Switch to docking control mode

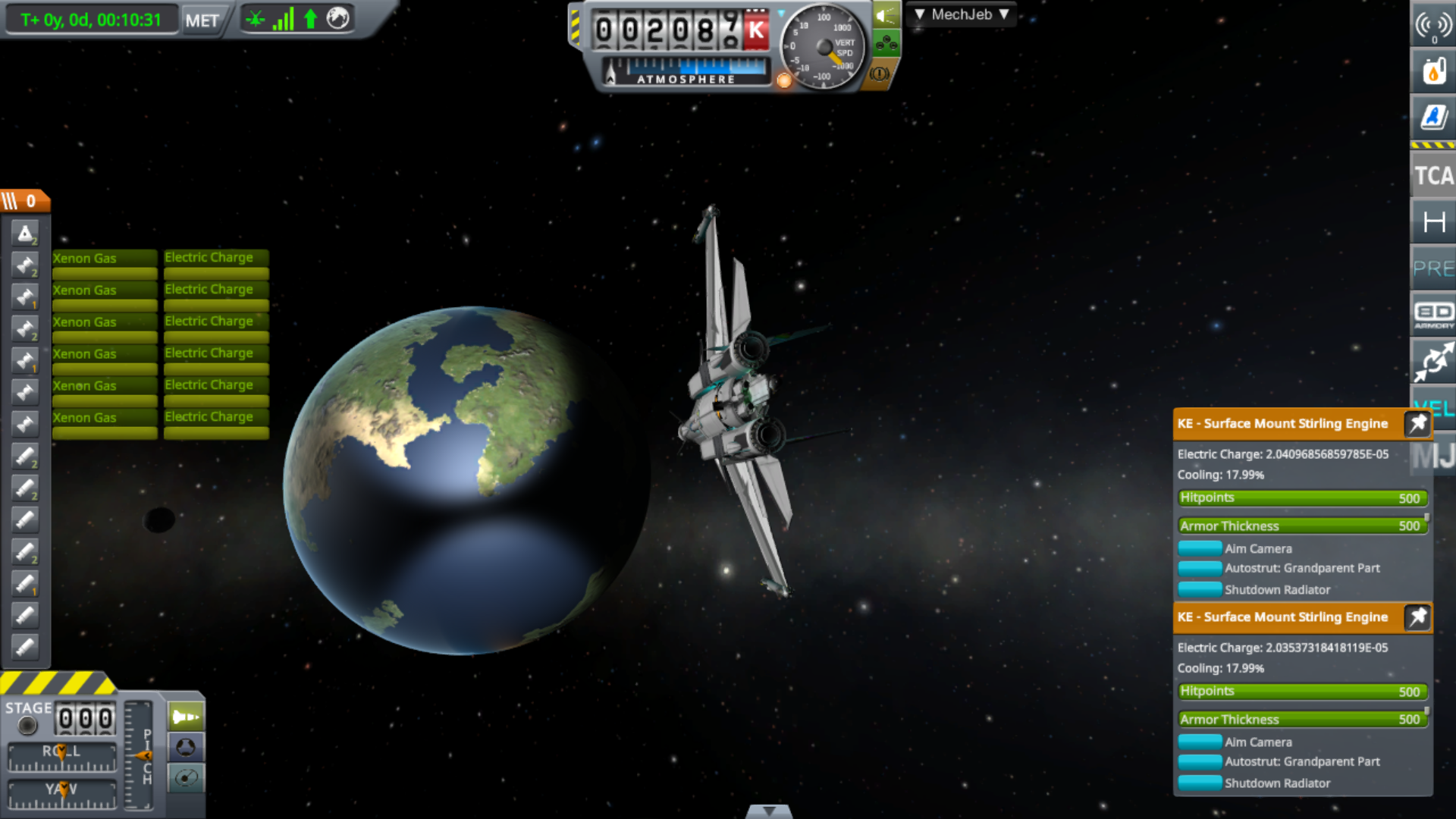click(186, 747)
